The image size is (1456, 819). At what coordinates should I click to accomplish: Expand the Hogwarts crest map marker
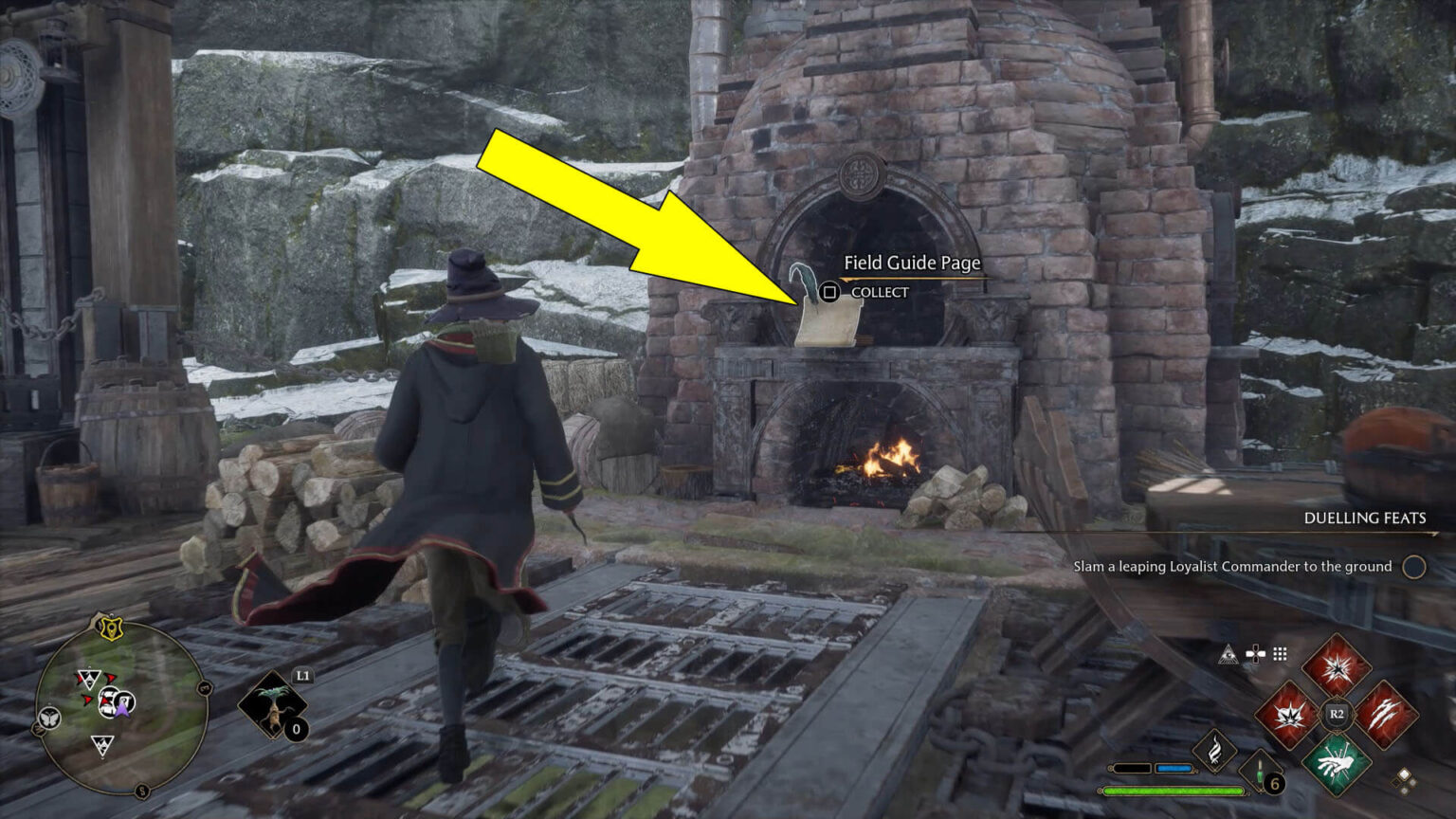(110, 628)
